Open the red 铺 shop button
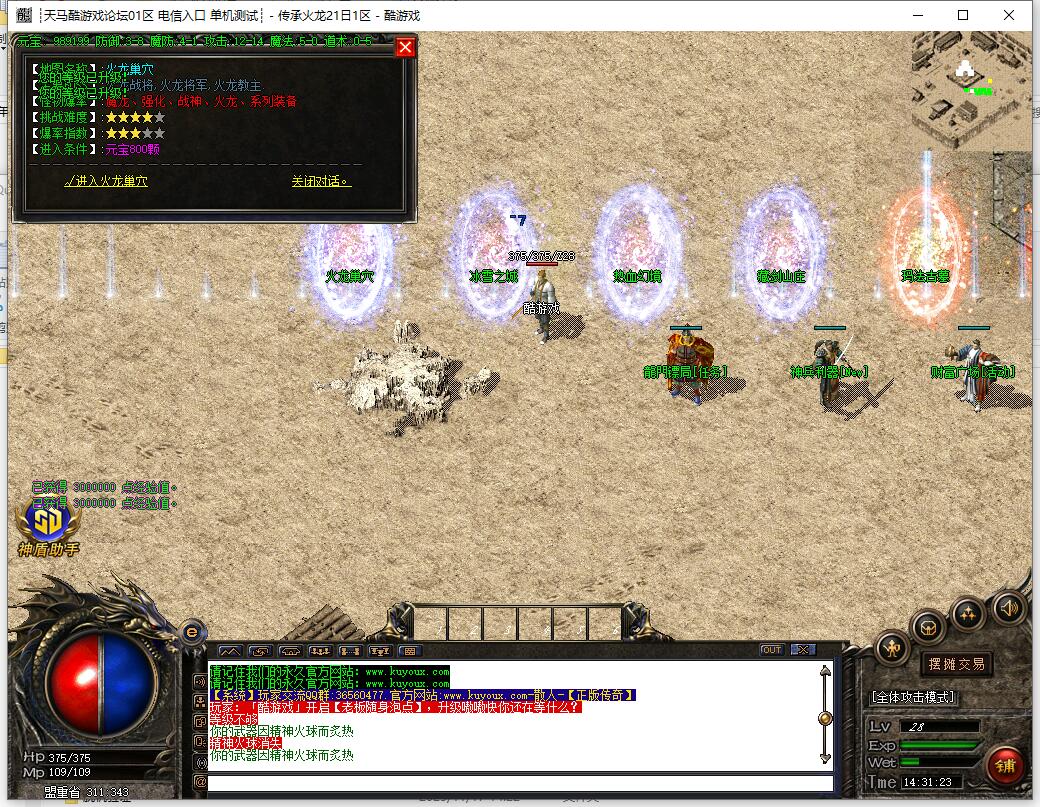Image resolution: width=1040 pixels, height=807 pixels. (x=1004, y=765)
